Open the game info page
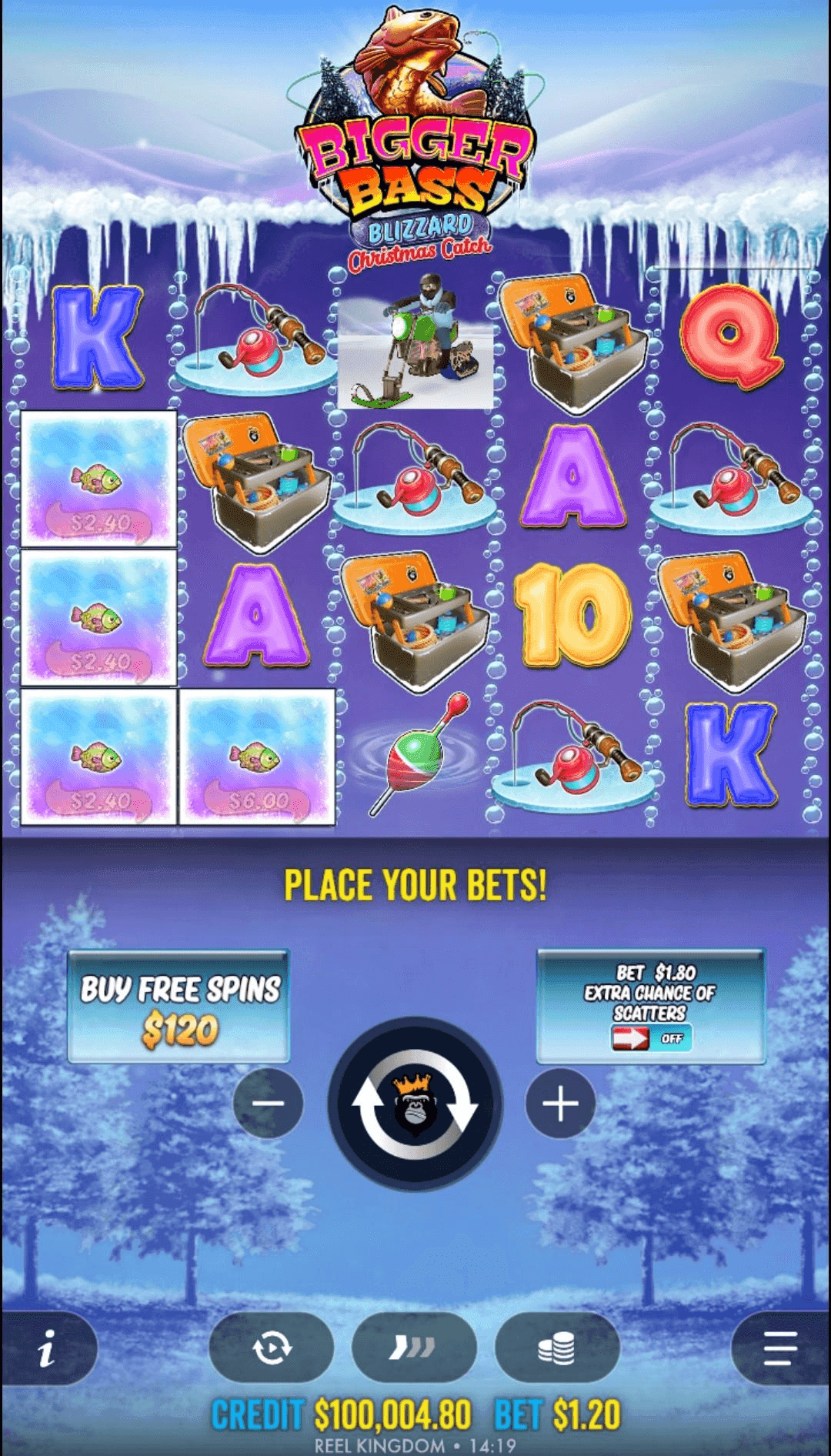This screenshot has height=1456, width=831. (x=48, y=1348)
